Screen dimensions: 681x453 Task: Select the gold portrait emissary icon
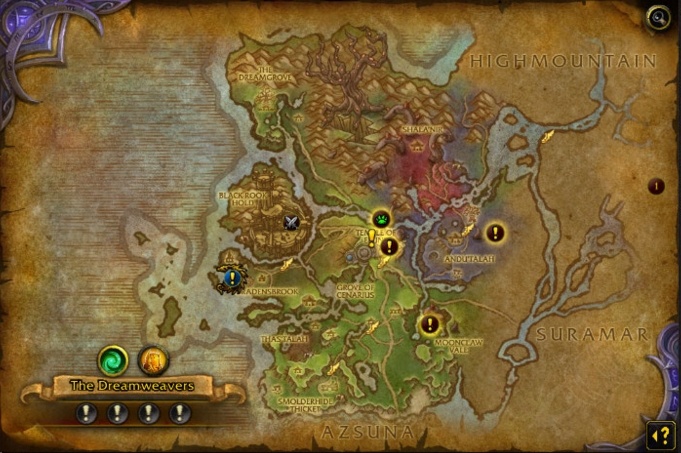point(153,359)
